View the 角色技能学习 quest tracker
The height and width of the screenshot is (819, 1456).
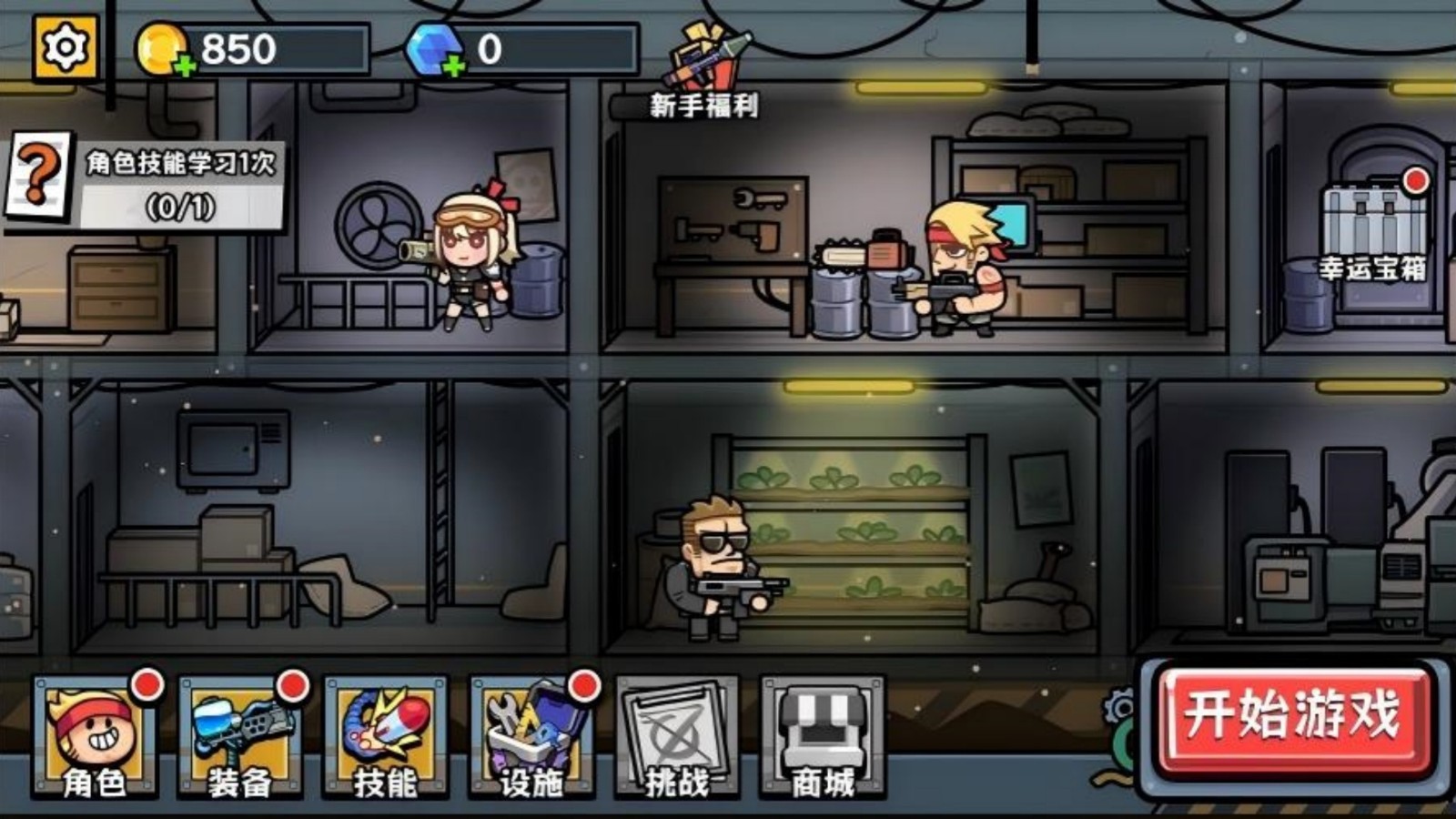pyautogui.click(x=146, y=184)
